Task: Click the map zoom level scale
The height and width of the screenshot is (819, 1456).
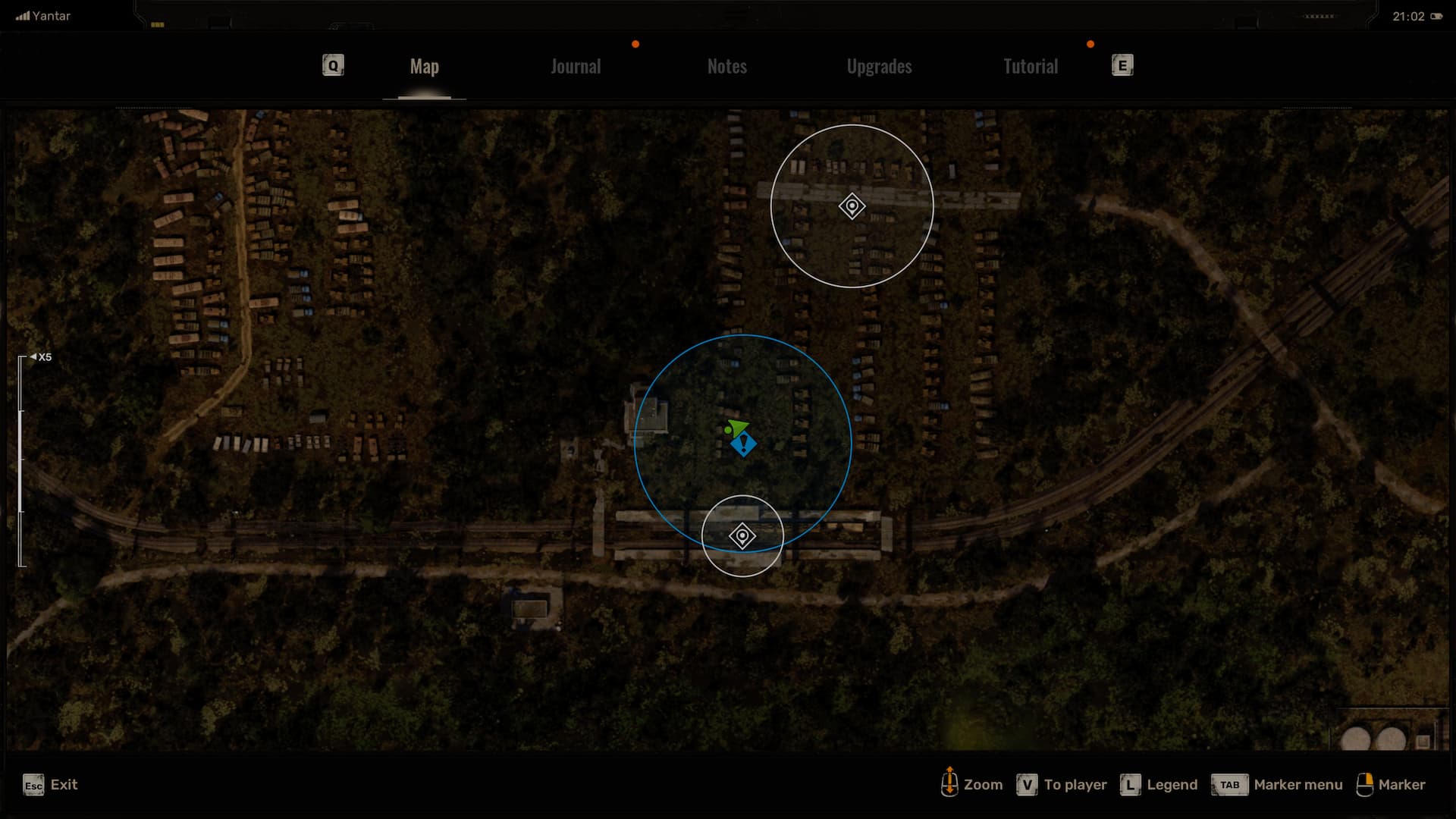Action: 22,460
